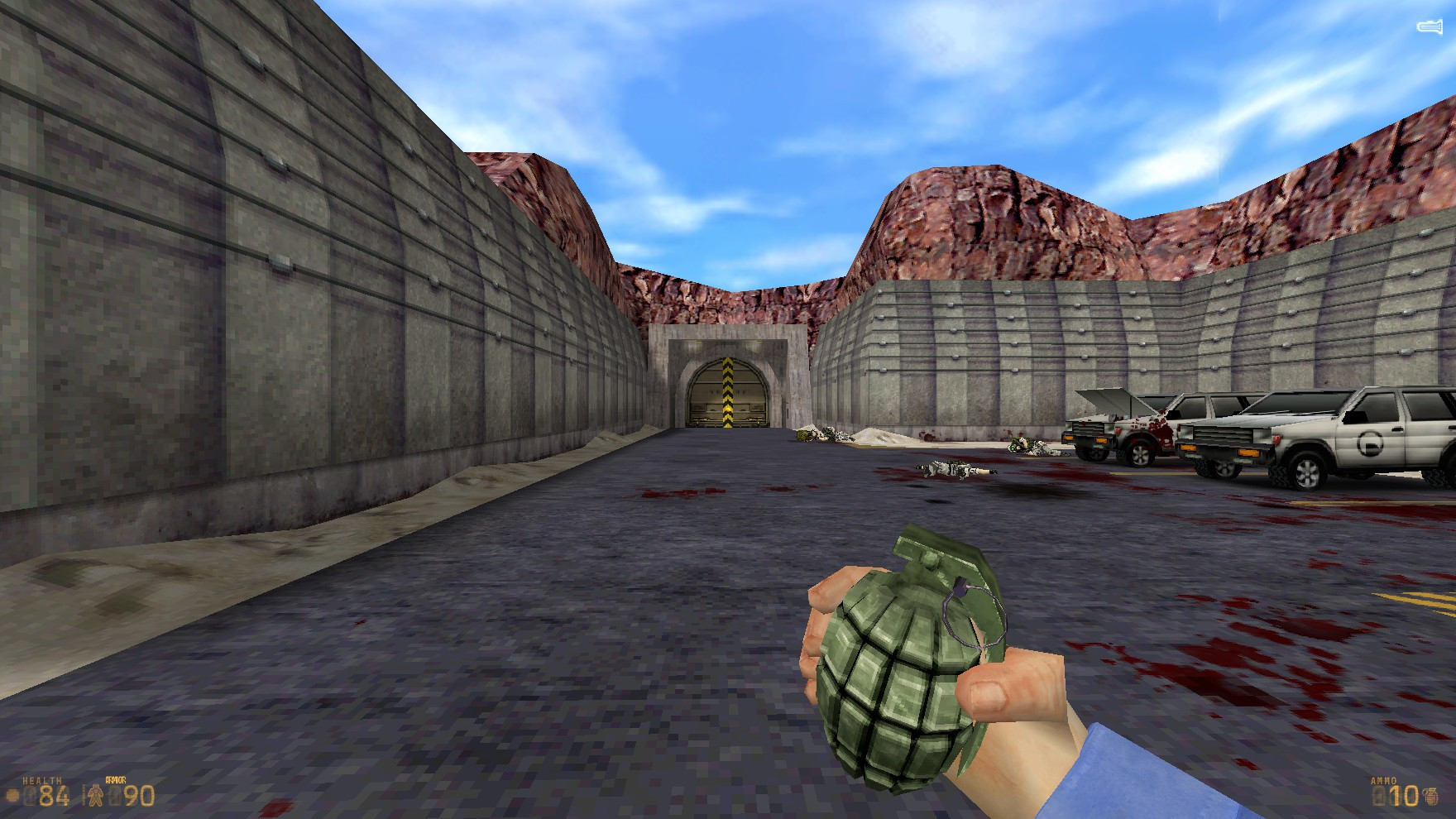
Task: Select the armor suit icon next to armor value
Action: (x=95, y=795)
